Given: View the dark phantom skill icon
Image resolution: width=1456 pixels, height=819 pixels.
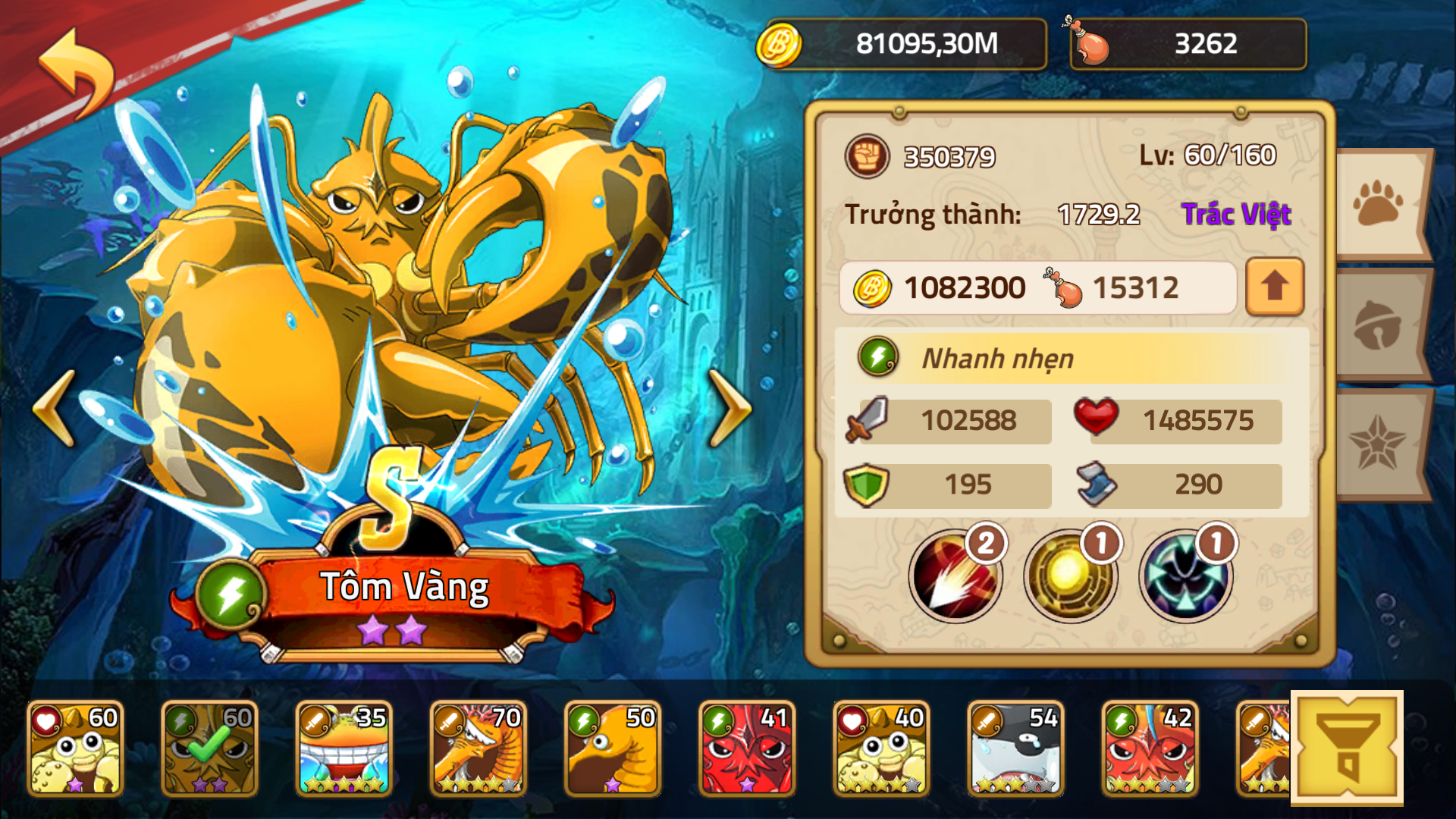Looking at the screenshot, I should [1185, 576].
